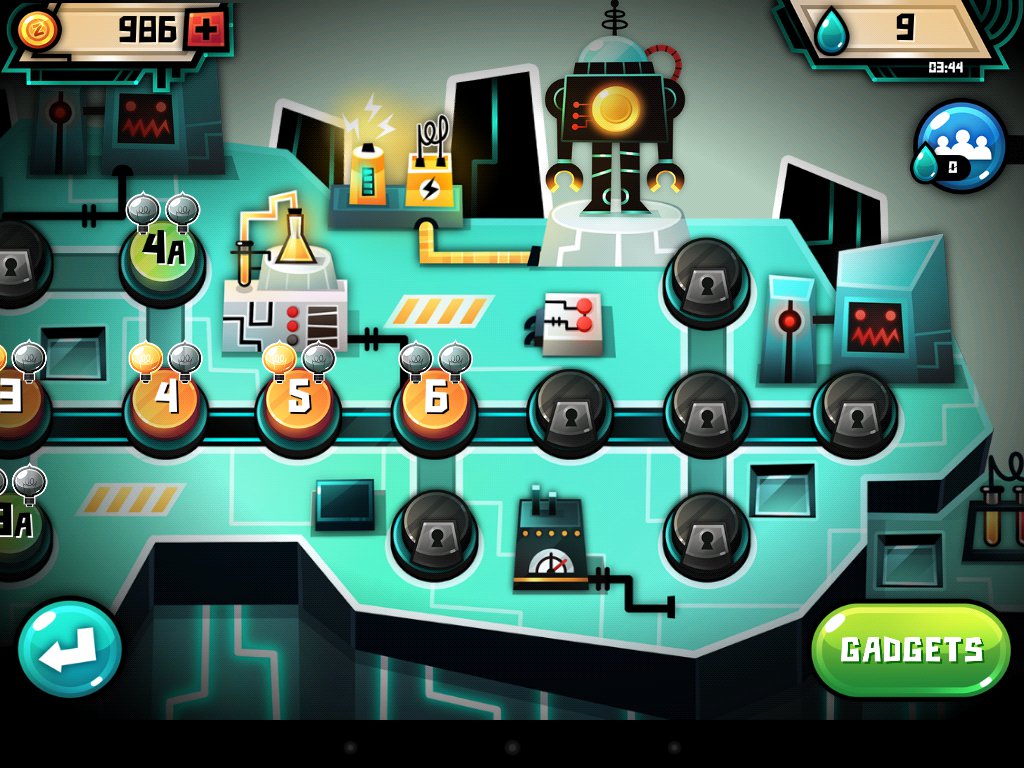The image size is (1024, 768).
Task: Open the green Gadgets menu
Action: tap(911, 650)
